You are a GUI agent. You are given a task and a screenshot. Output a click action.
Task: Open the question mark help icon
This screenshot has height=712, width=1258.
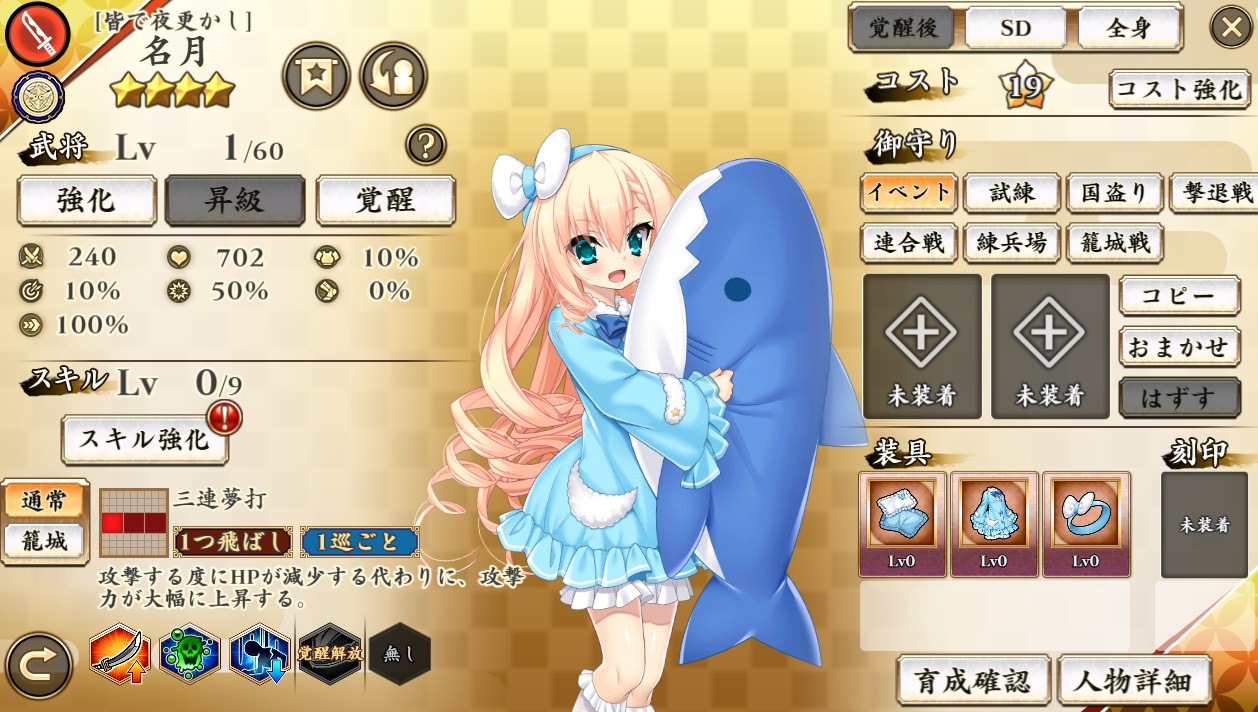click(425, 146)
